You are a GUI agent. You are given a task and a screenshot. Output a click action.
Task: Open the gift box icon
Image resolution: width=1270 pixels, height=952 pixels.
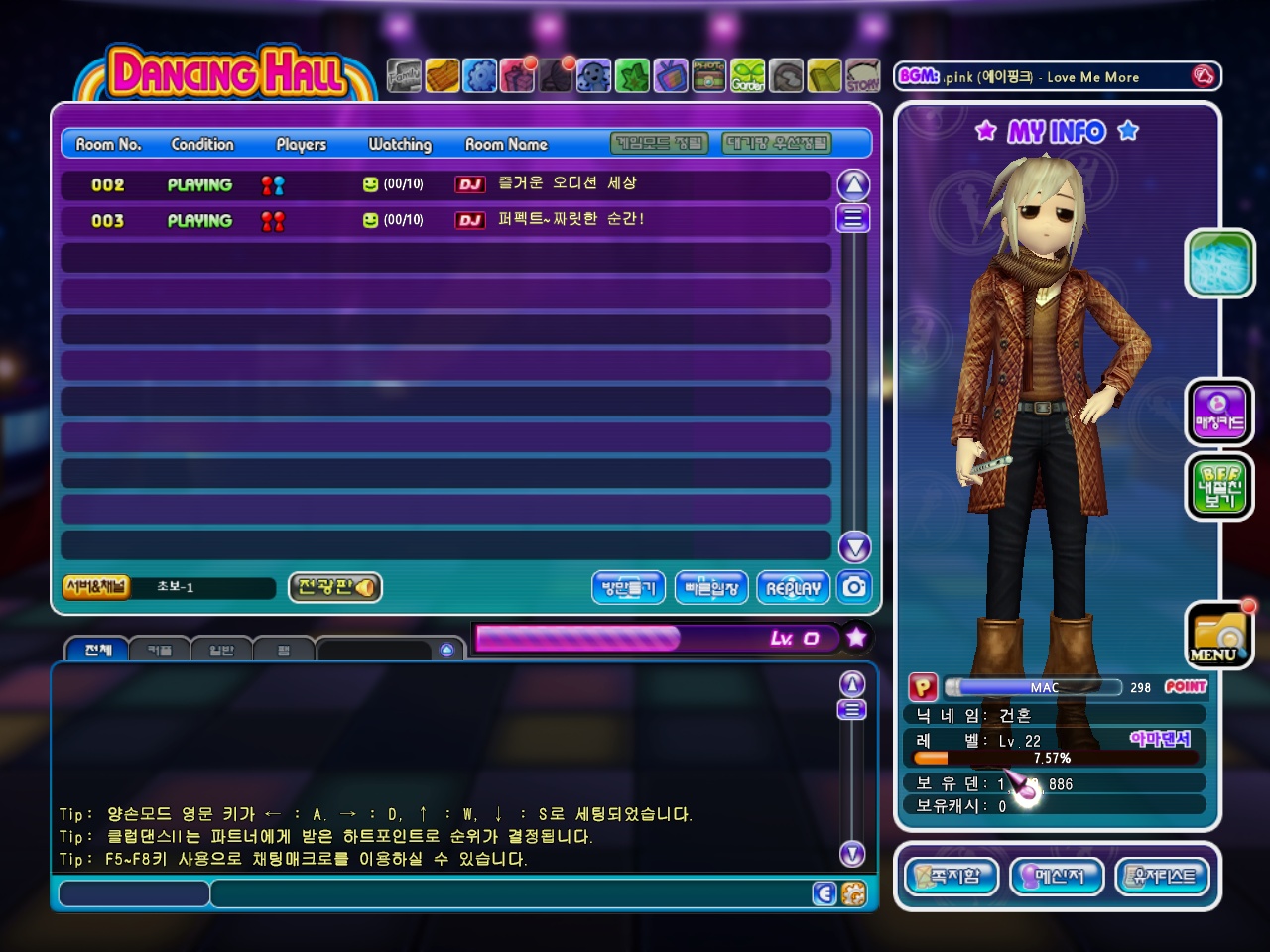coord(518,75)
